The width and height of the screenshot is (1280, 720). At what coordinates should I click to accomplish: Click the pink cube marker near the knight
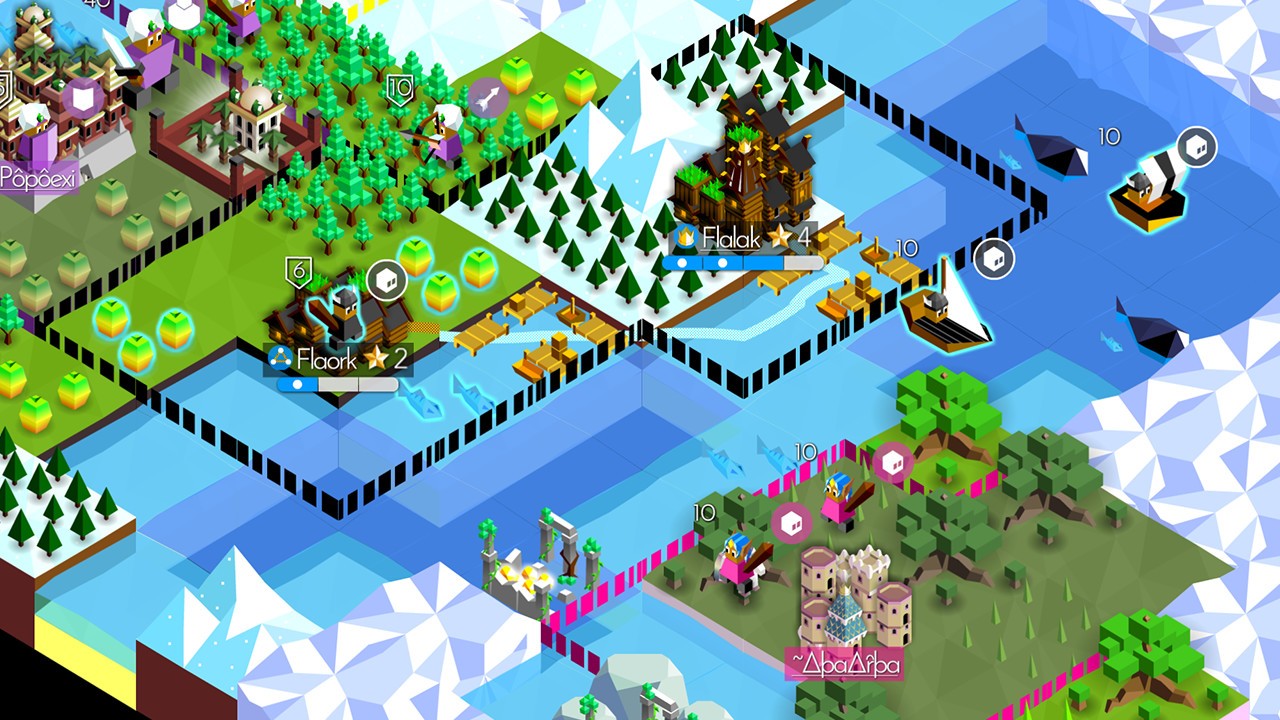(x=790, y=522)
